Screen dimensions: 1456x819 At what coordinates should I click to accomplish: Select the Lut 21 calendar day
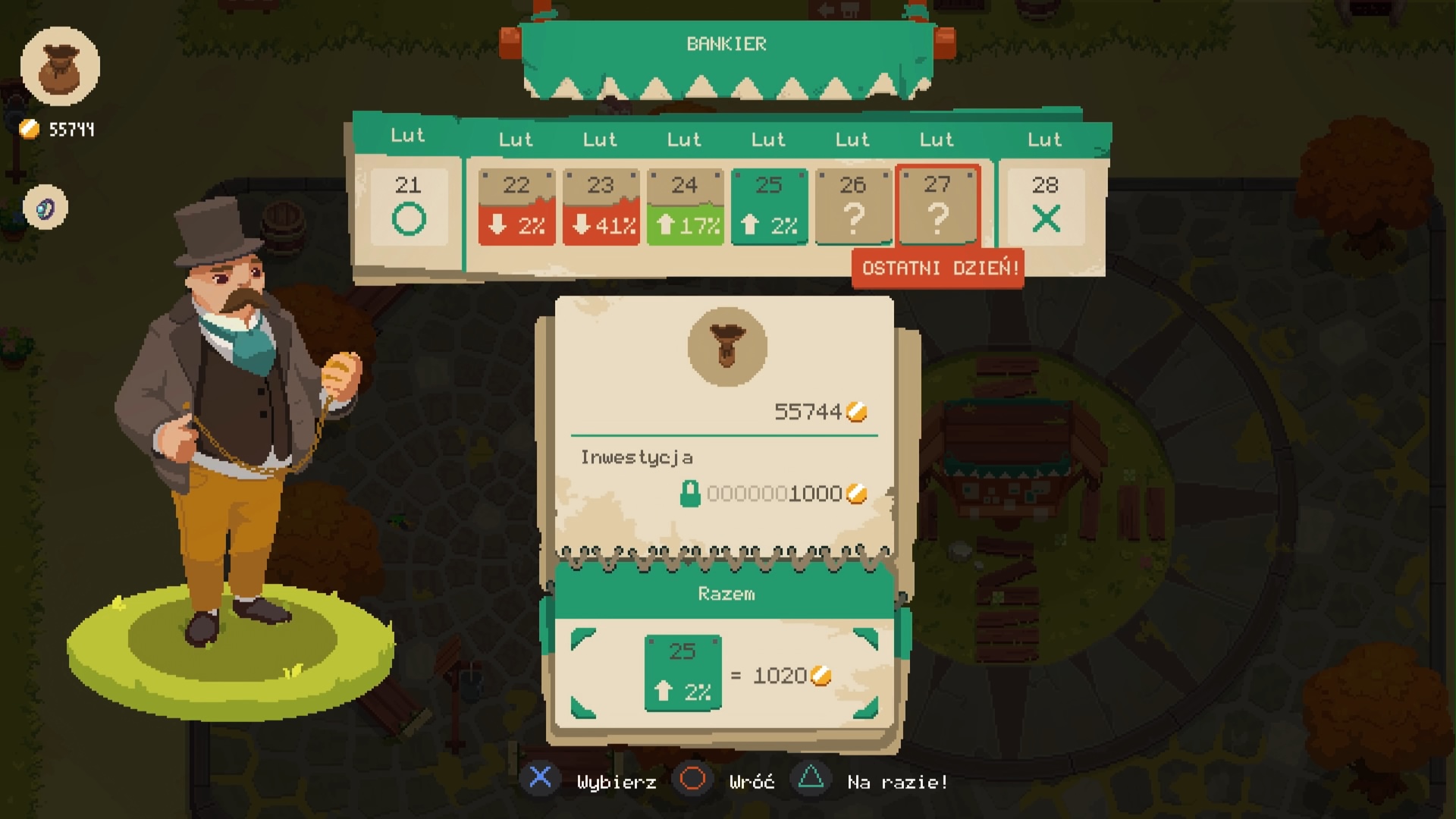(409, 206)
